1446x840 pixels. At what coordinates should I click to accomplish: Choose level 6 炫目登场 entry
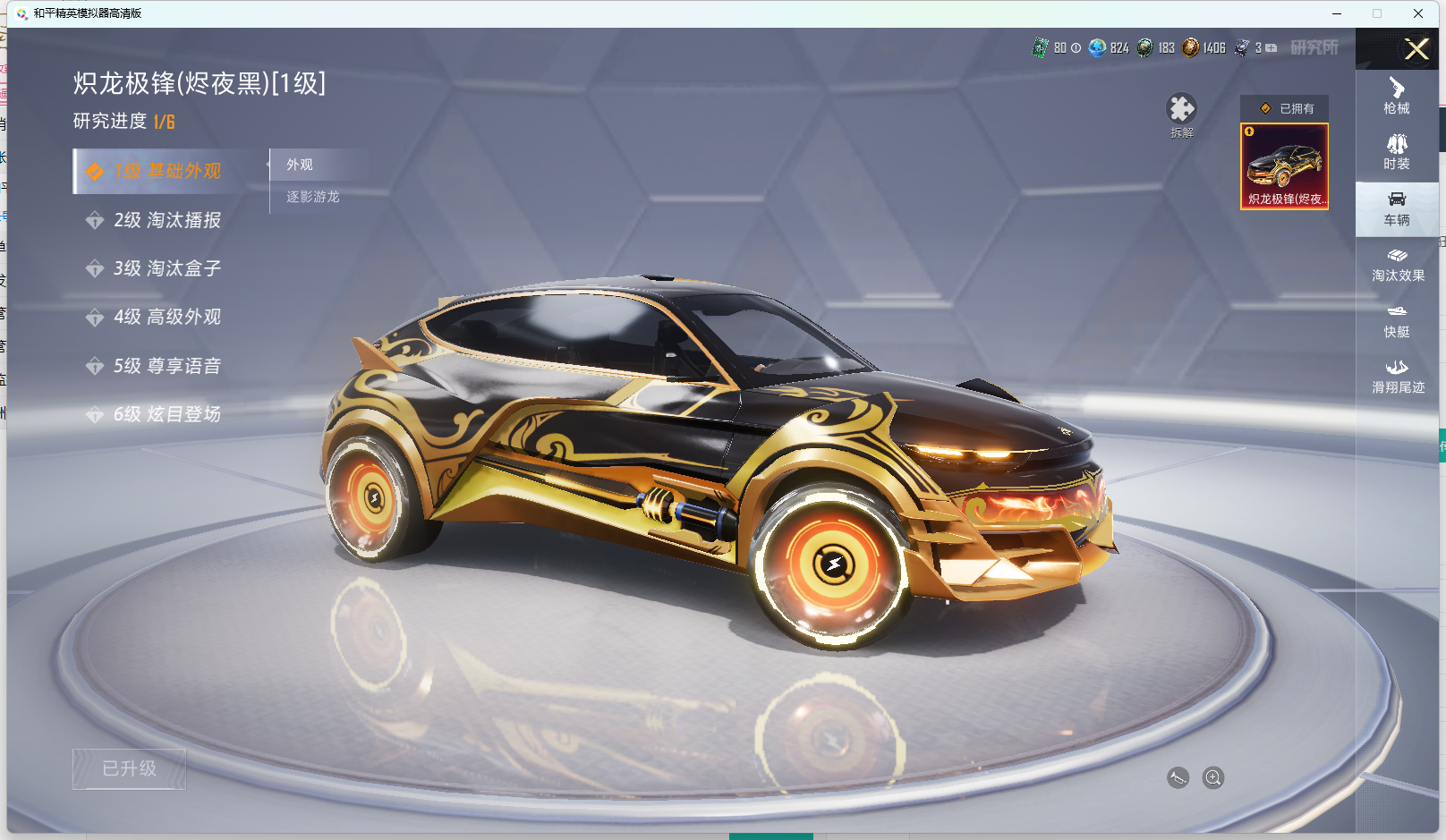pyautogui.click(x=166, y=414)
